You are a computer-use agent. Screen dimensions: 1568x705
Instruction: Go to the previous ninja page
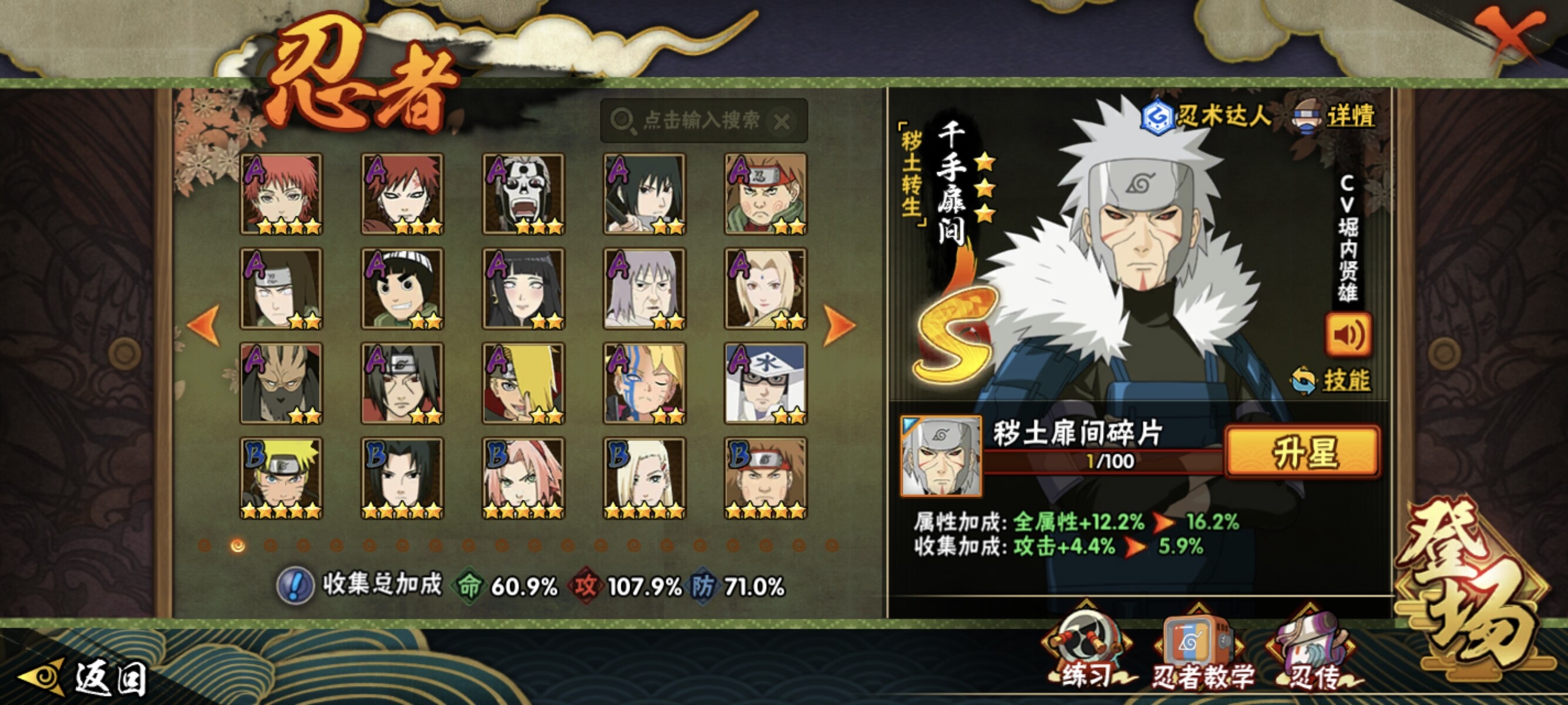pos(204,326)
